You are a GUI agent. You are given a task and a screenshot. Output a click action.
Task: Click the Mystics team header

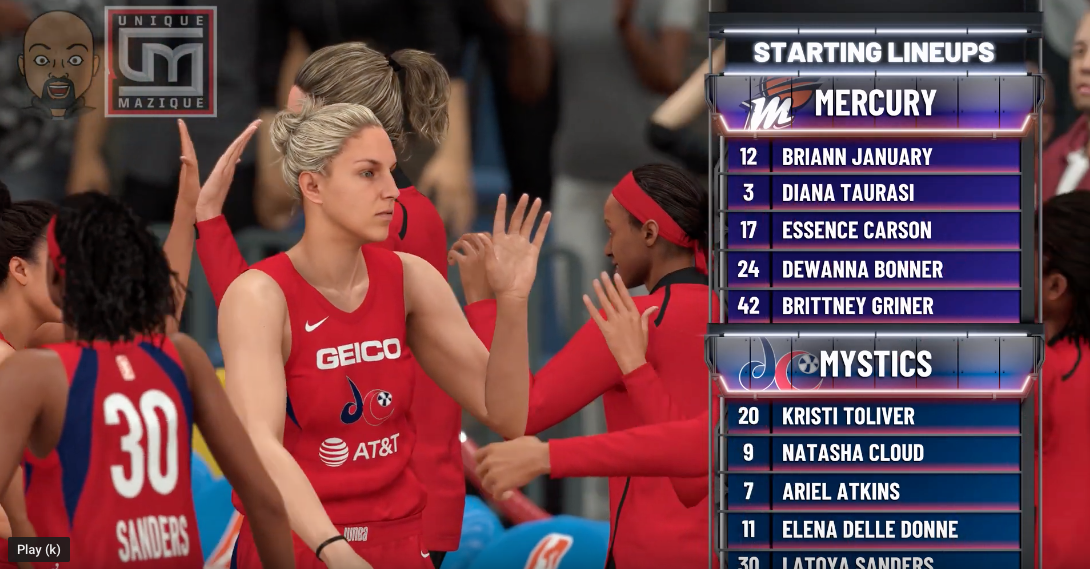(873, 364)
